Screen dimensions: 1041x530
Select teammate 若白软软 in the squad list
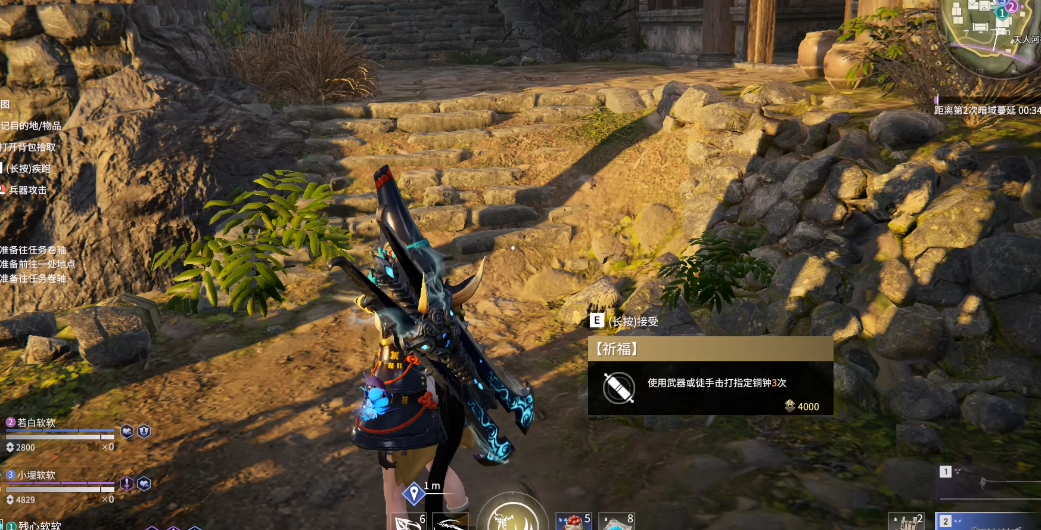pyautogui.click(x=60, y=431)
